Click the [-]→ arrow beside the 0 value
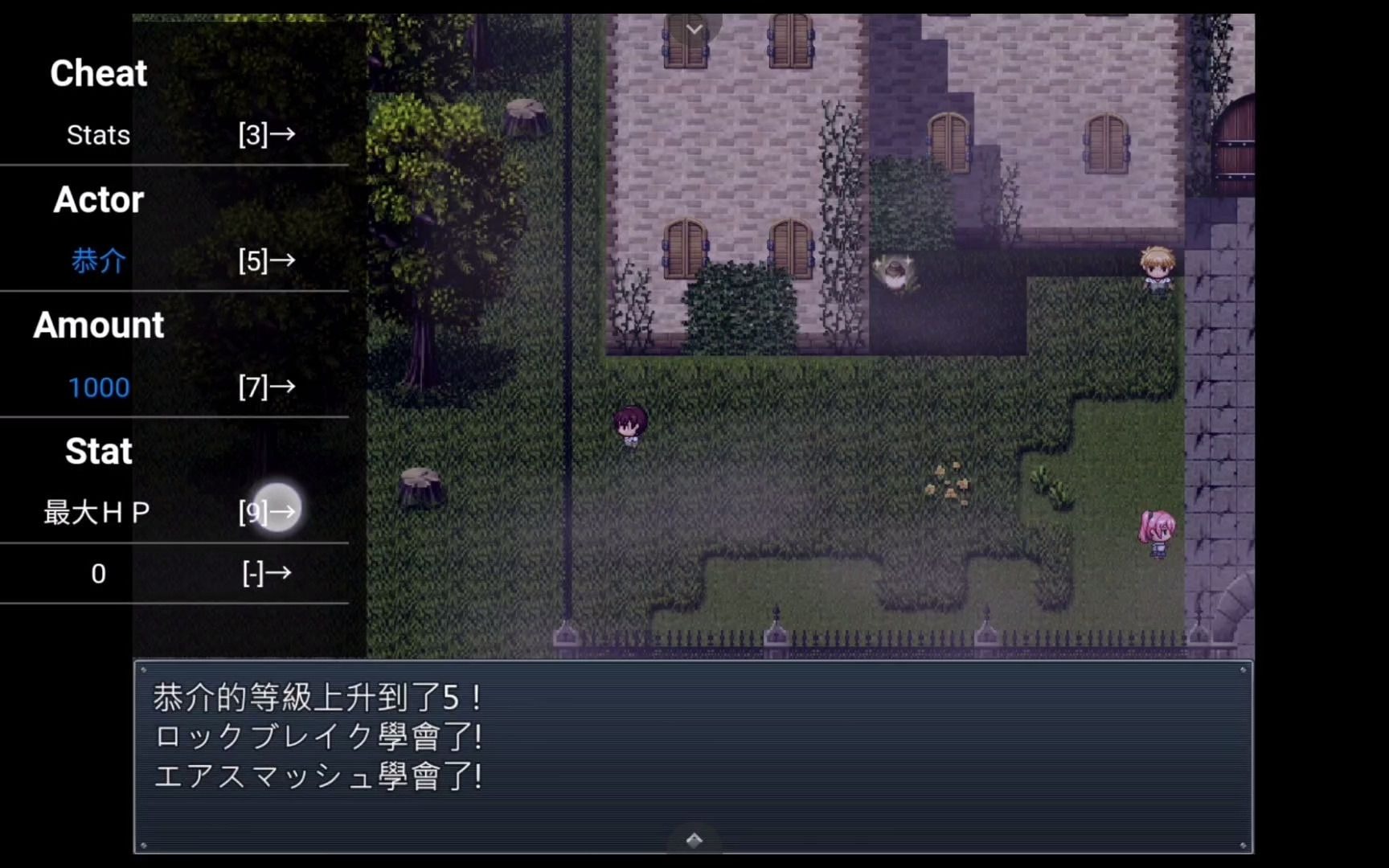This screenshot has width=1389, height=868. pos(265,573)
